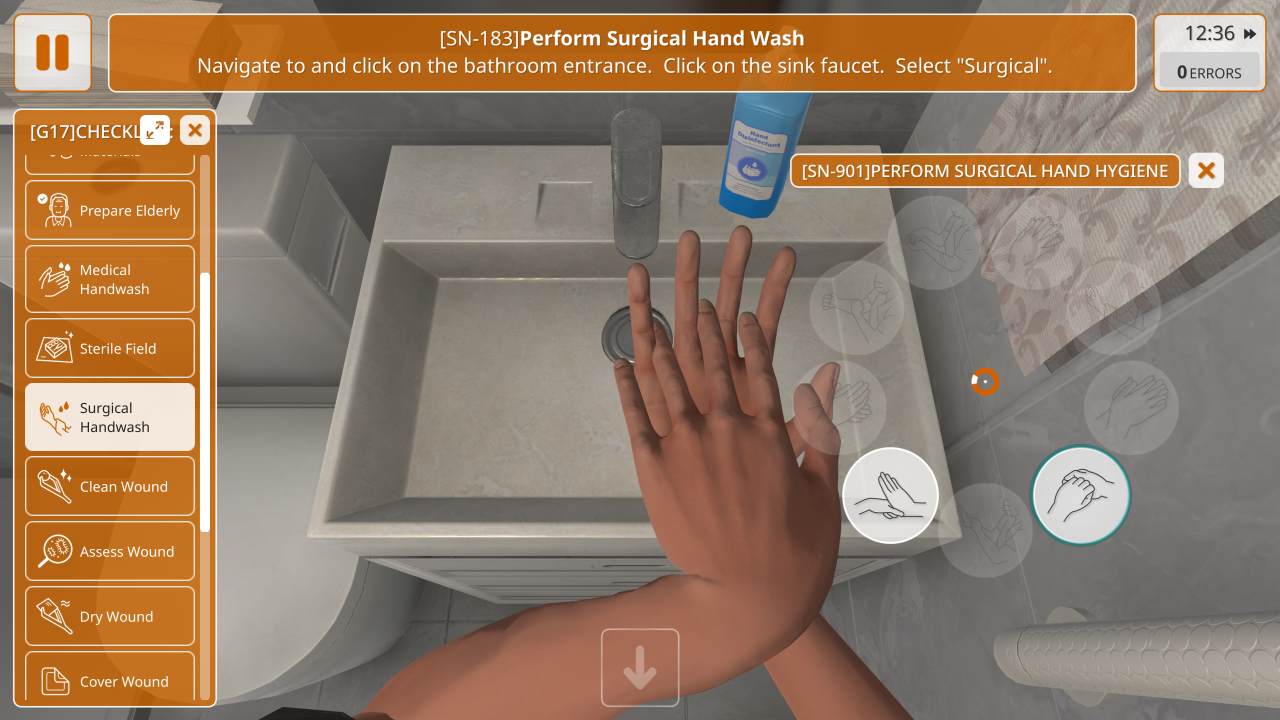Image resolution: width=1280 pixels, height=720 pixels.
Task: Select the Prepare Elderly checklist item
Action: (x=110, y=210)
